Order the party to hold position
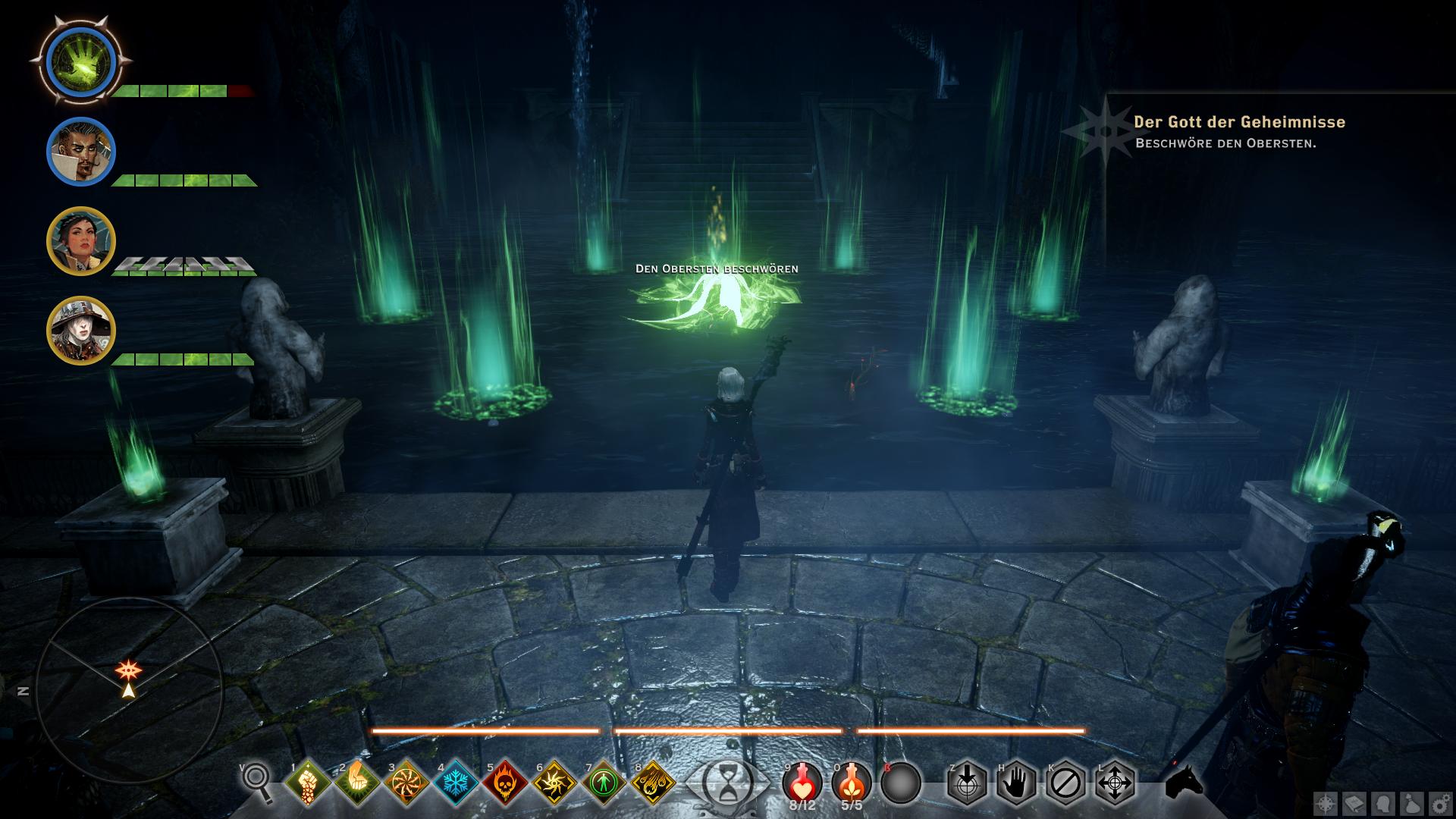Viewport: 1456px width, 819px height. point(1016,783)
